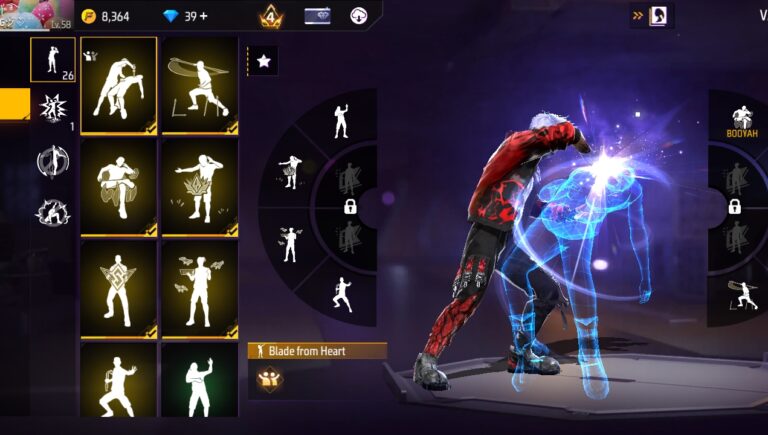Open the circular-arrows figure category tab
The image size is (768, 435).
(x=52, y=161)
